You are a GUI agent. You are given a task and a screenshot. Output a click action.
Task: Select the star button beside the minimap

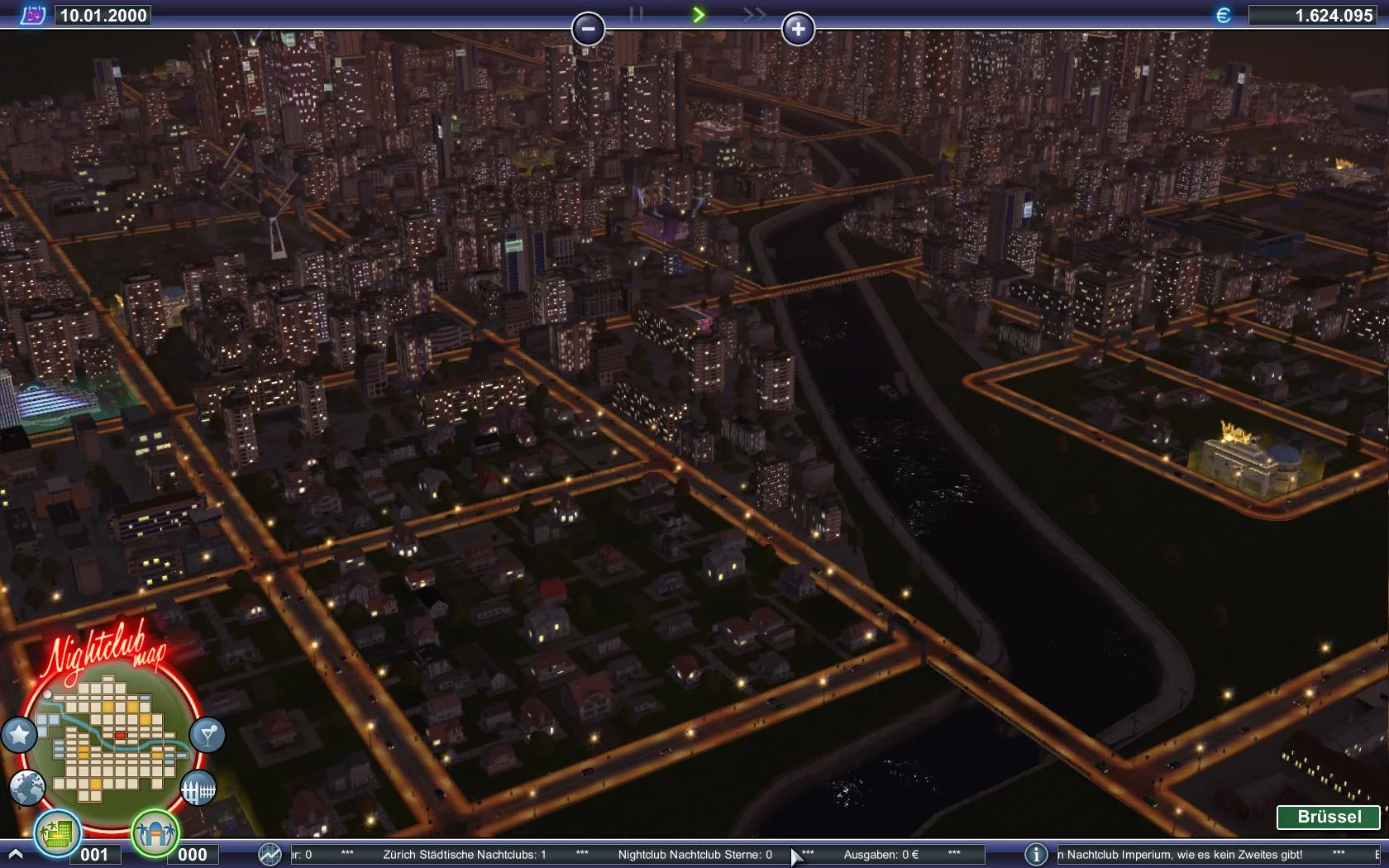(x=19, y=734)
